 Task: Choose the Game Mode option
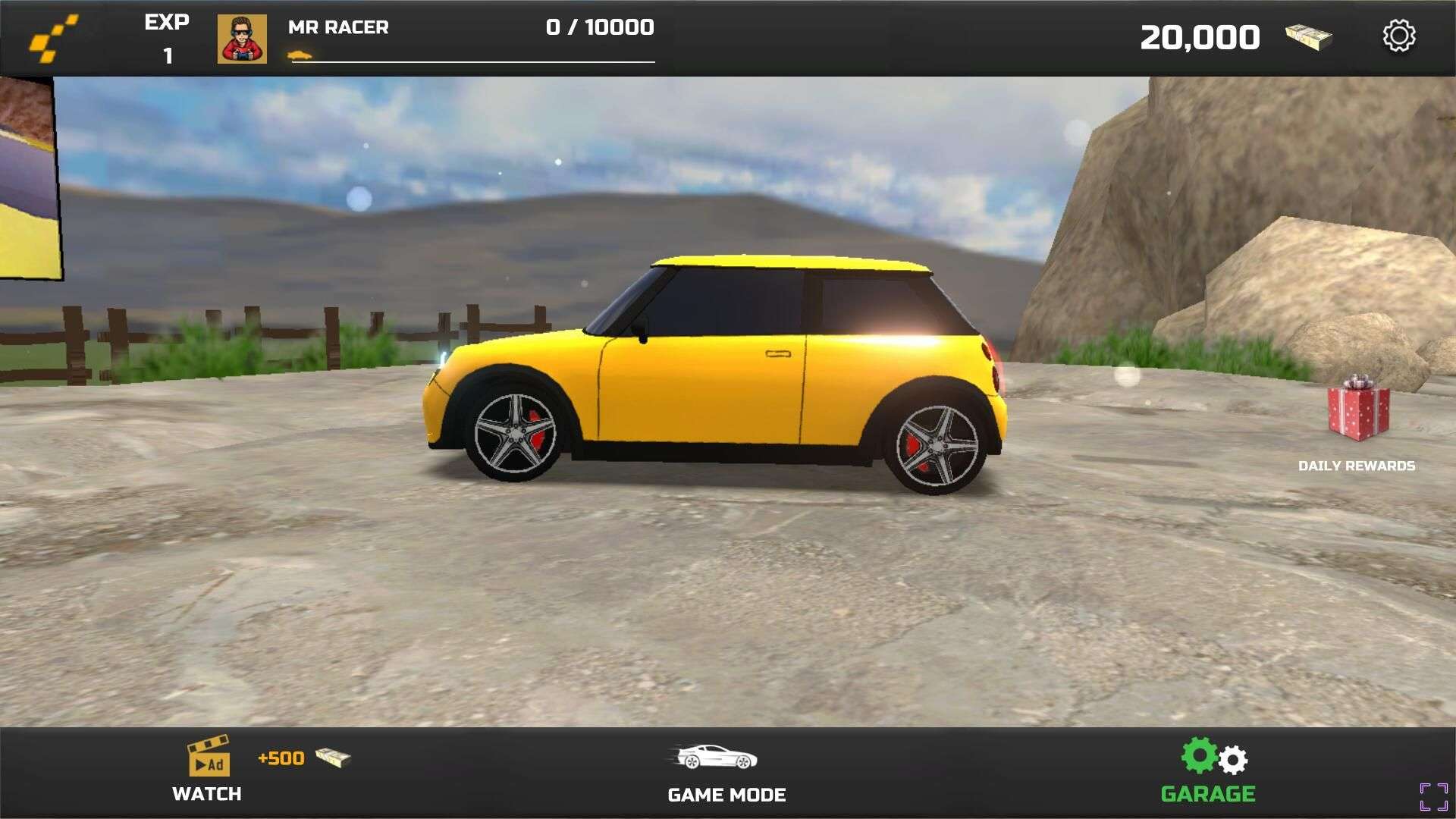point(726,772)
